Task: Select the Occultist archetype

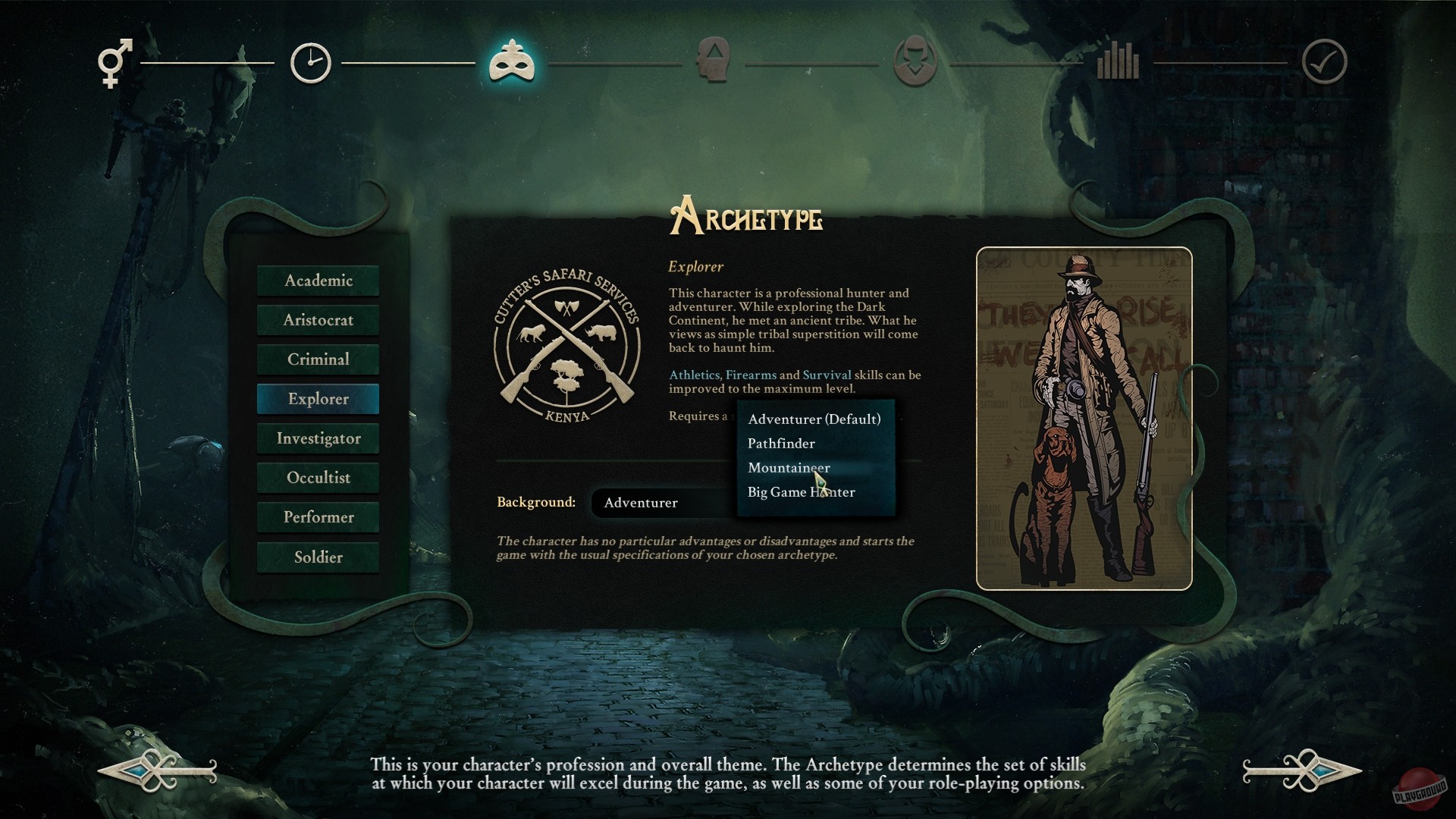Action: 318,478
